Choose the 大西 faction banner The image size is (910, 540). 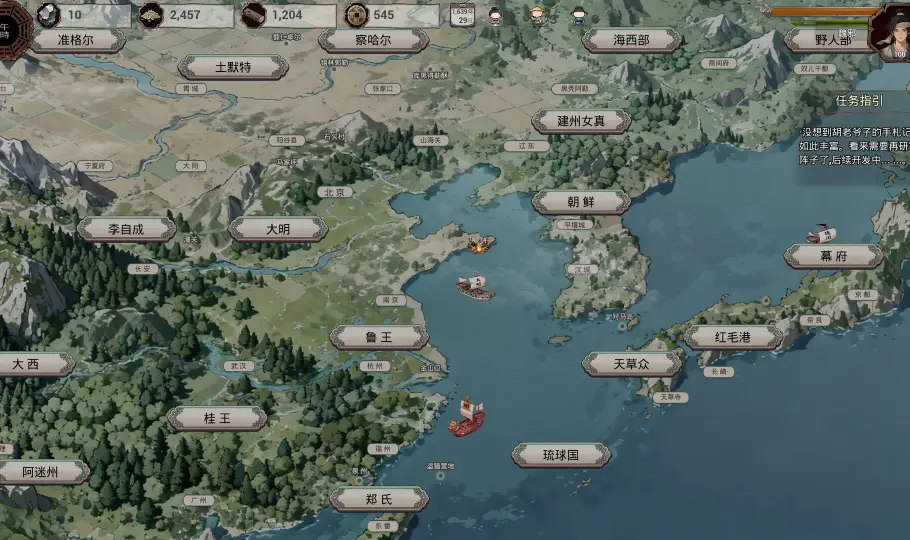tap(28, 364)
